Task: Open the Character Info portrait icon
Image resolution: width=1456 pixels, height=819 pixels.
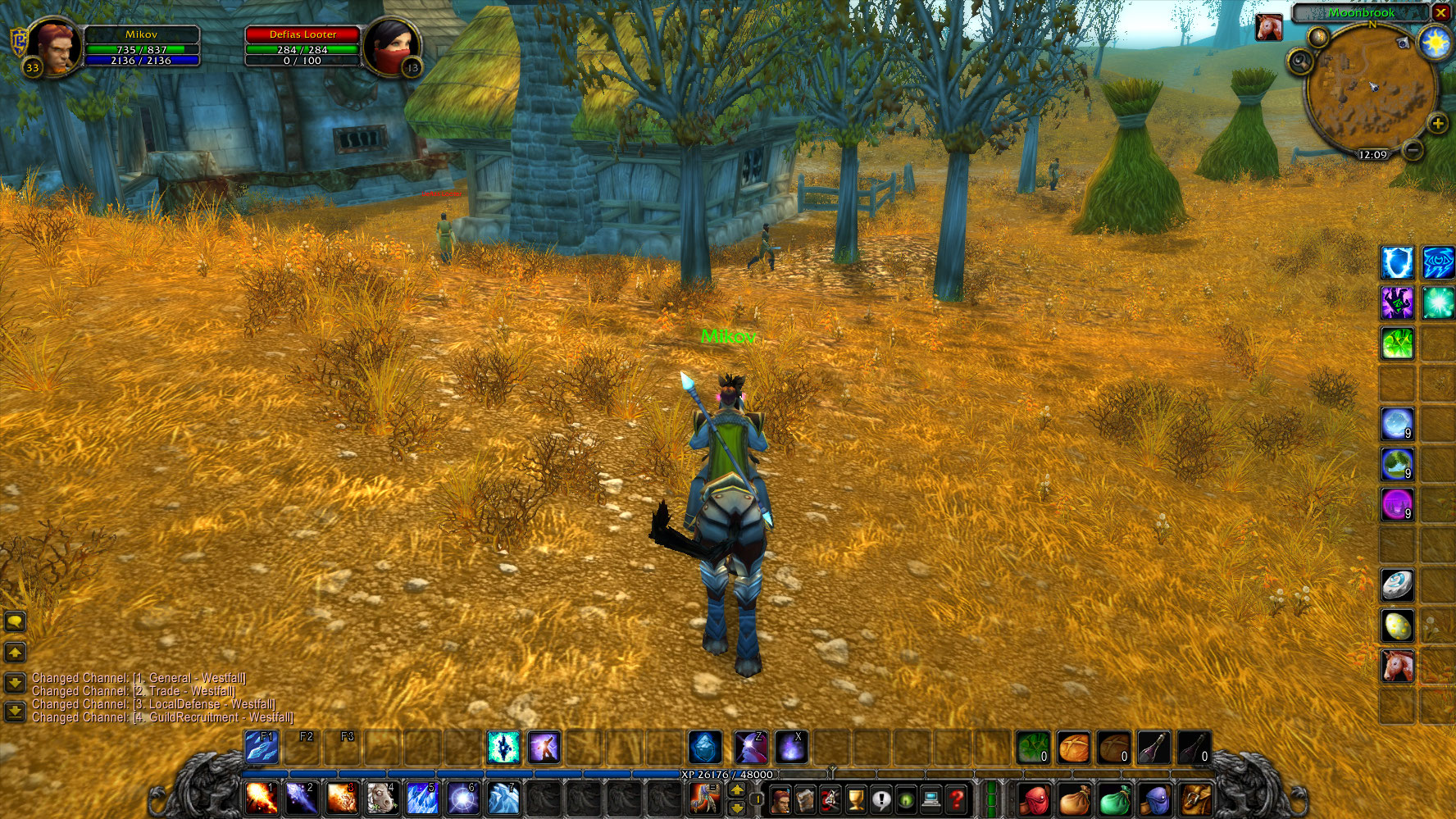Action: tap(783, 799)
